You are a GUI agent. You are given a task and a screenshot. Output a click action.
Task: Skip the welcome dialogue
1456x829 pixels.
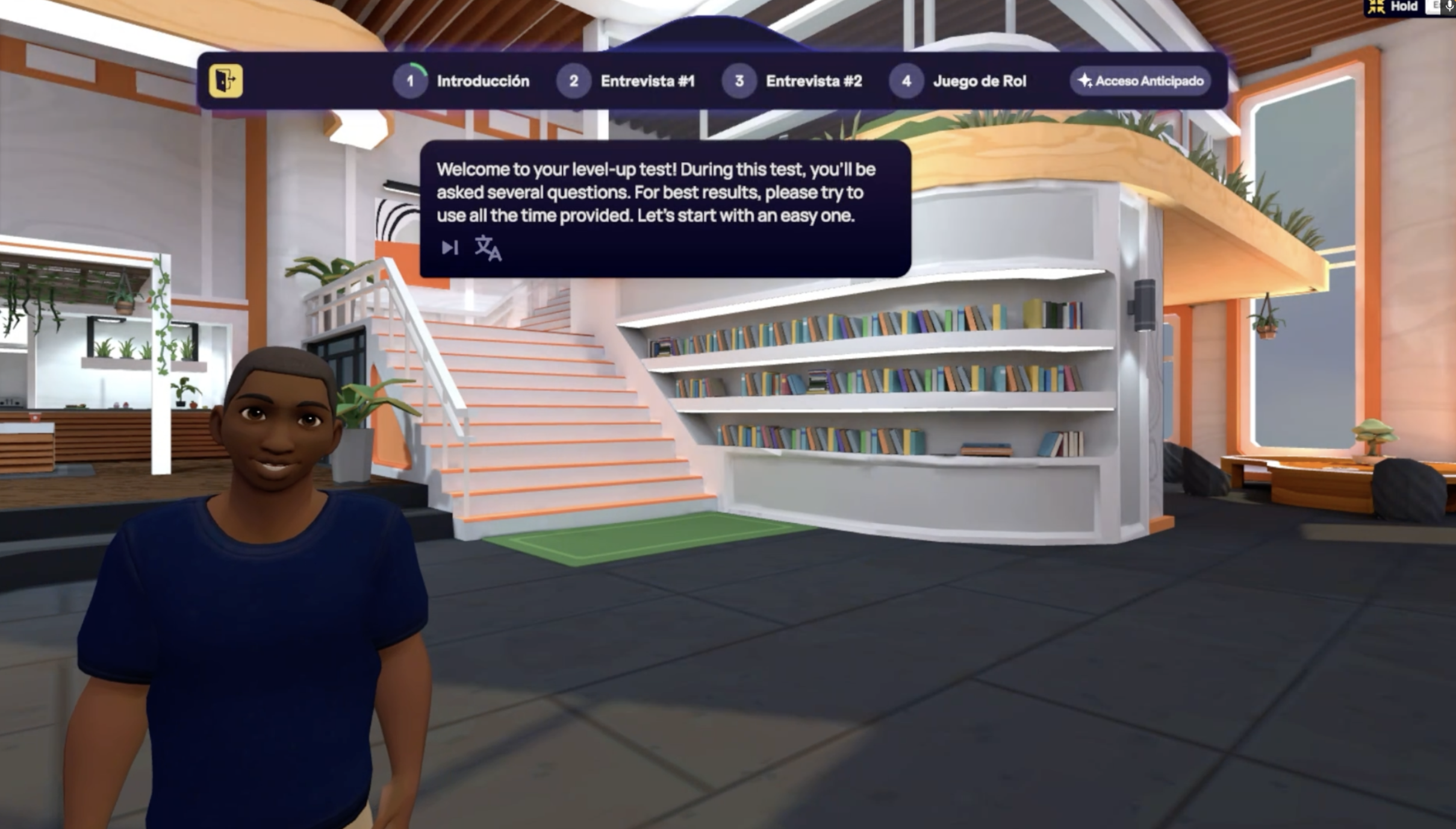[x=449, y=248]
